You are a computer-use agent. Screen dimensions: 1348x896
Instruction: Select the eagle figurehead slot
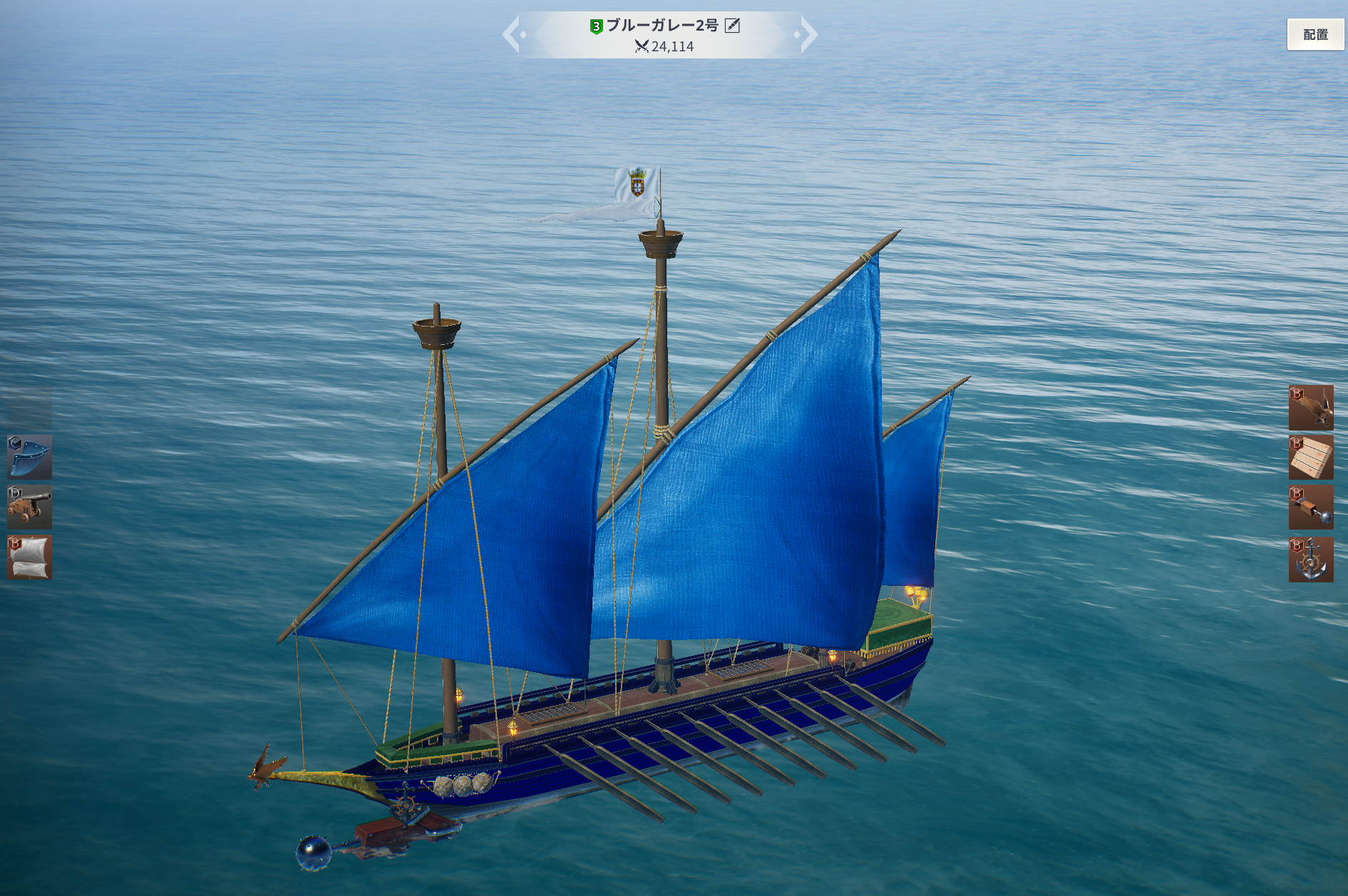(x=1310, y=407)
